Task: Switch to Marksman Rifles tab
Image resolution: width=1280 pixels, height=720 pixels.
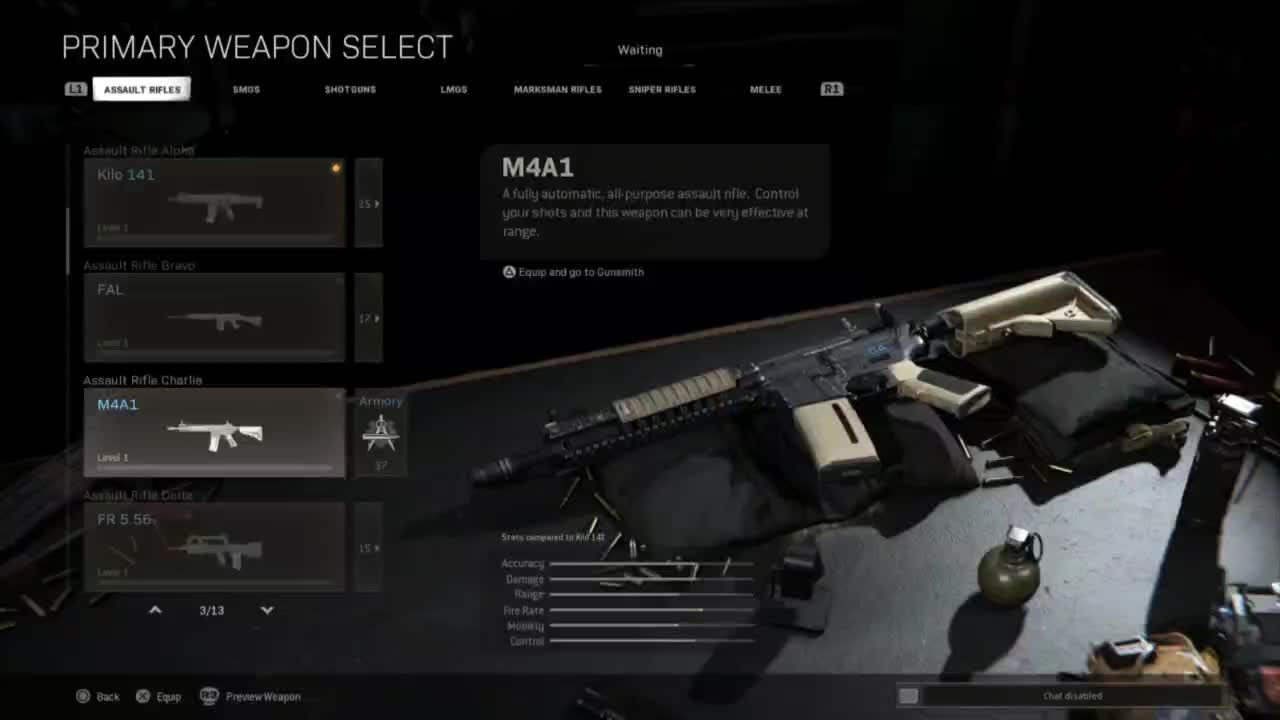Action: click(558, 89)
